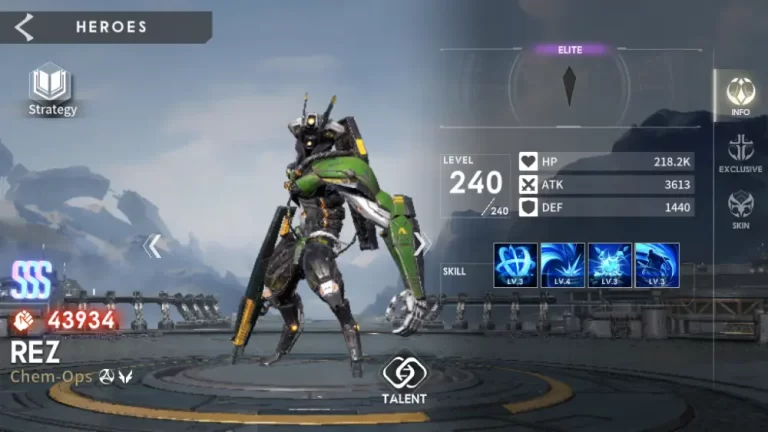Open the Talent menu
This screenshot has width=768, height=432.
(x=403, y=379)
